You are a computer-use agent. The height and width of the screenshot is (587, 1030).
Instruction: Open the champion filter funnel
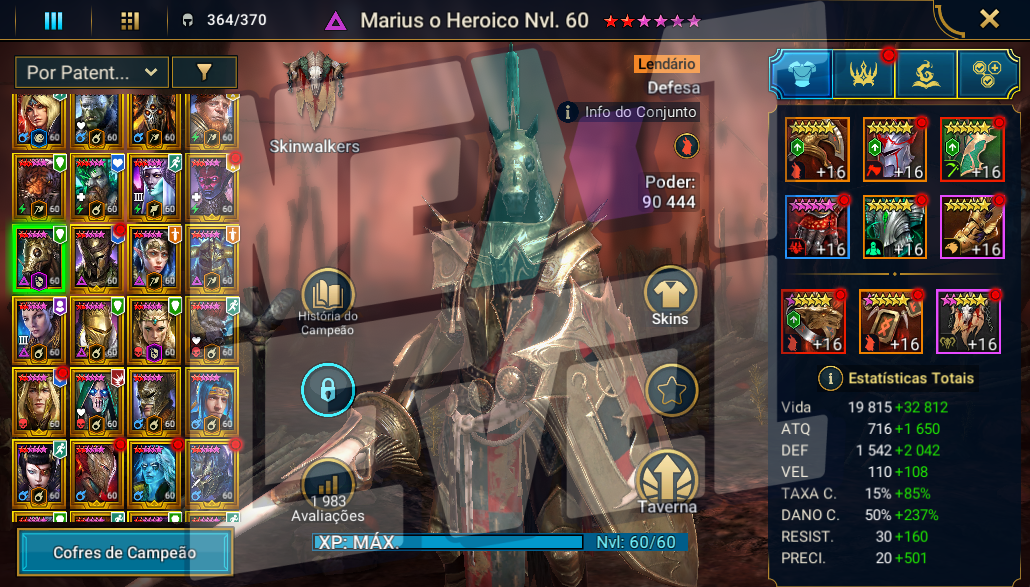[x=204, y=72]
